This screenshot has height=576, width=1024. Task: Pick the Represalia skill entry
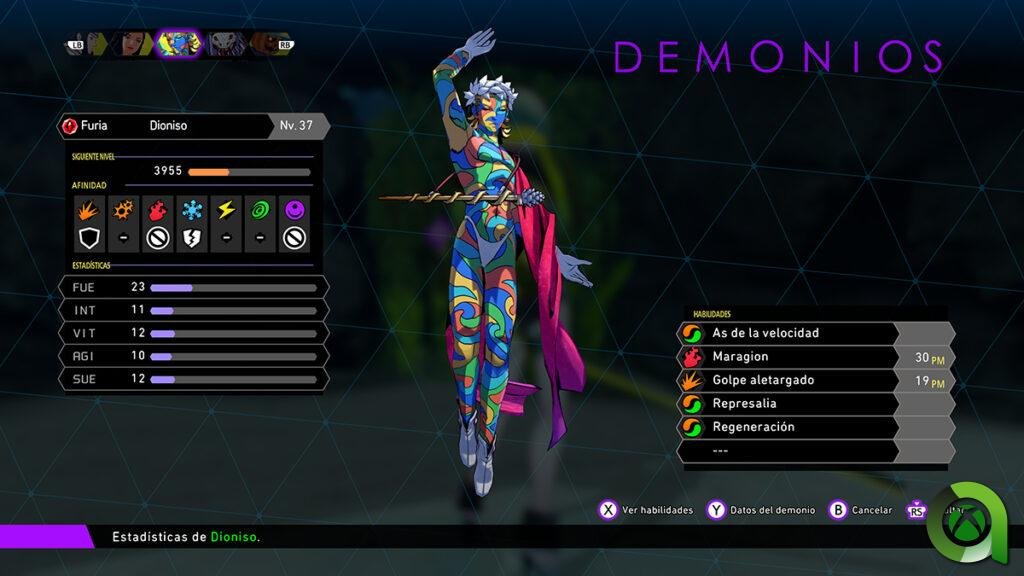tap(790, 404)
